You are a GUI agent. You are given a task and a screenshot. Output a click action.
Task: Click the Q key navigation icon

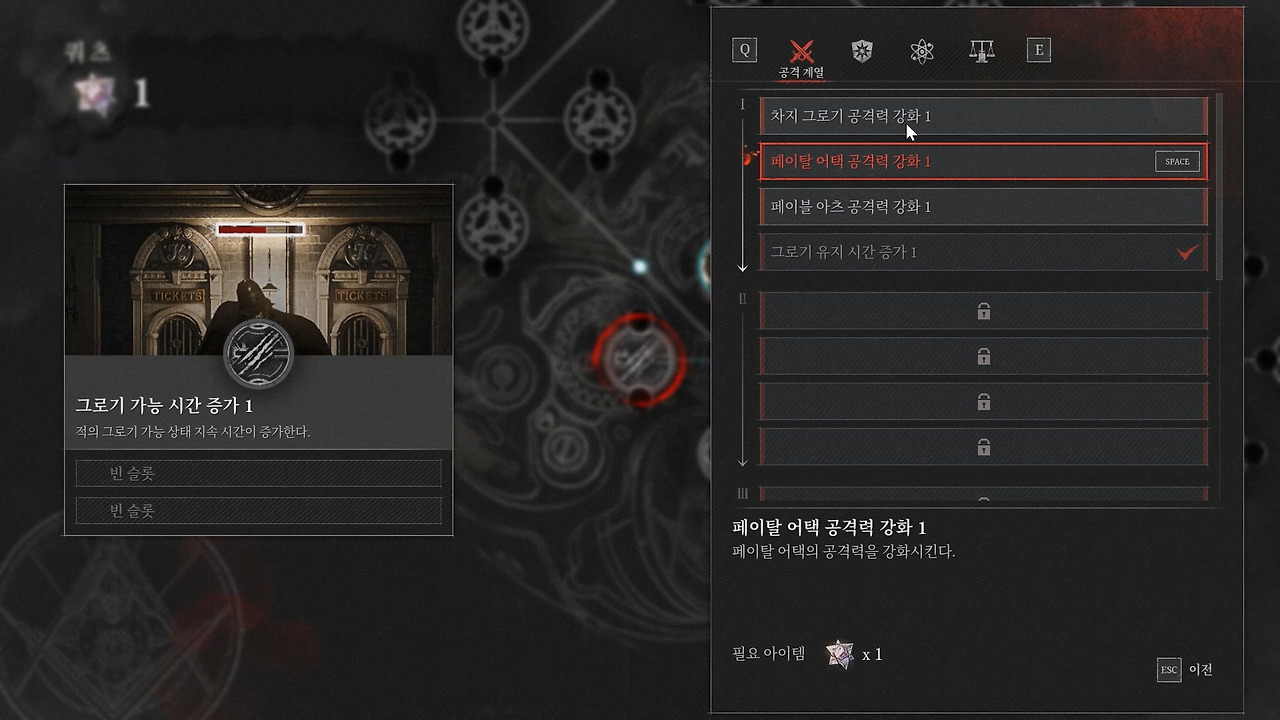[744, 50]
